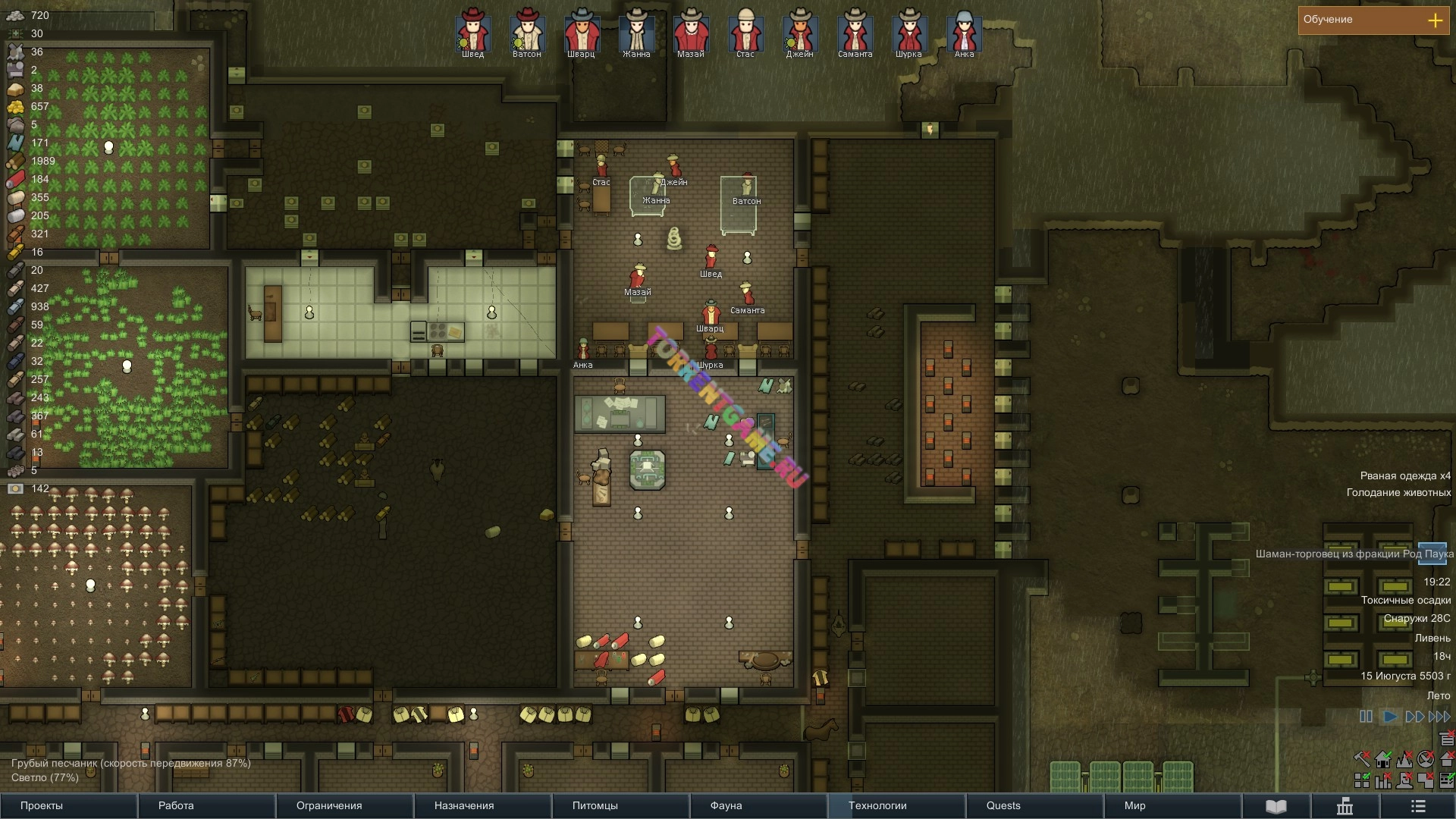Click the Голодание животных alert

click(1398, 493)
